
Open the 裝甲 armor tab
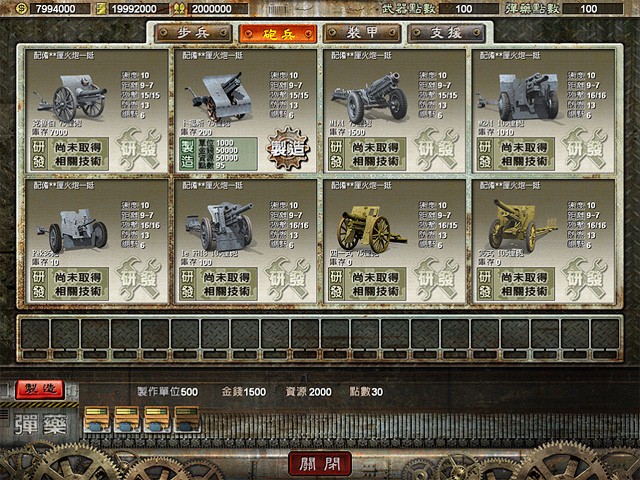tap(364, 33)
